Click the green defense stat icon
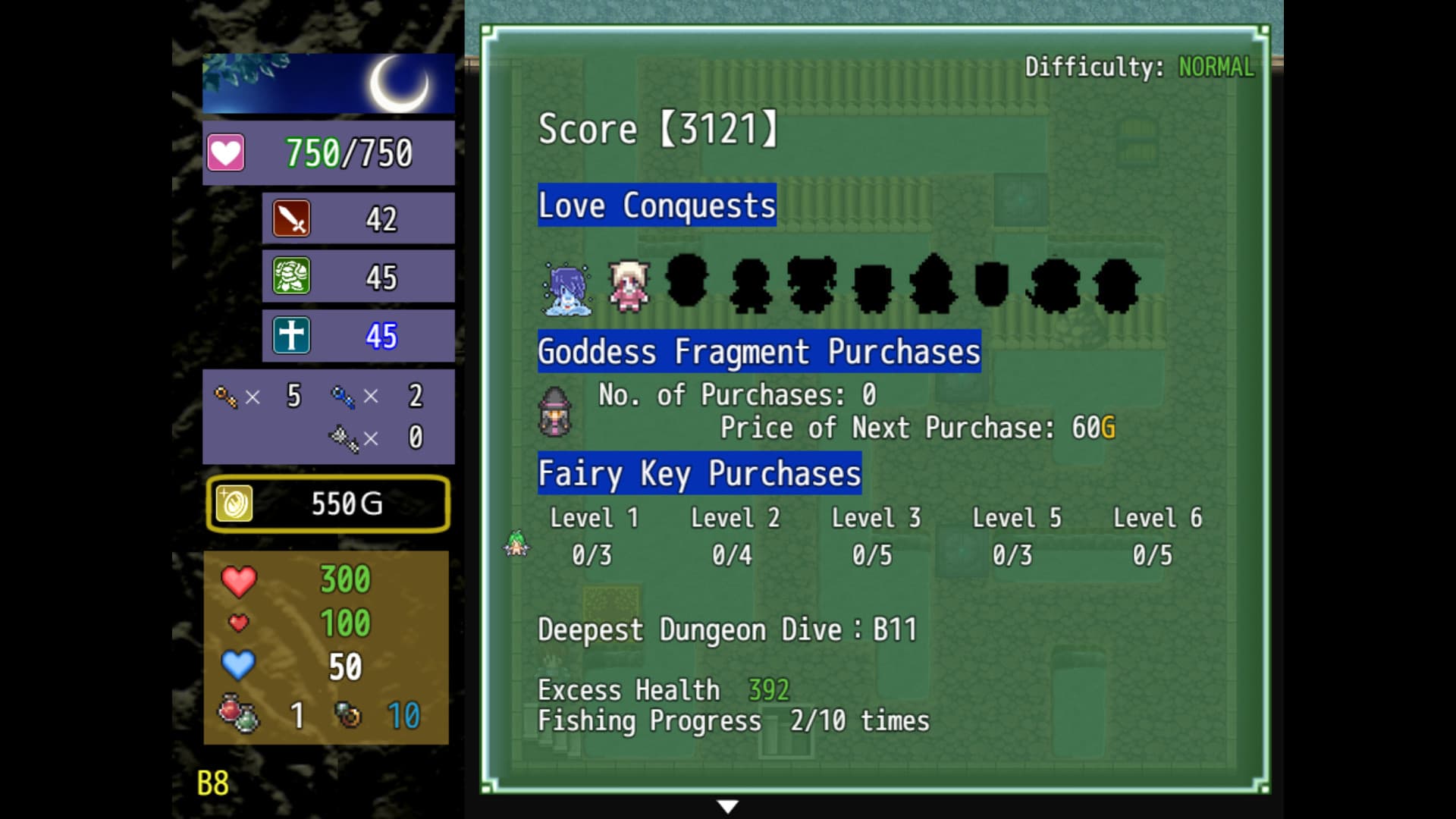The height and width of the screenshot is (819, 1456). (x=290, y=276)
